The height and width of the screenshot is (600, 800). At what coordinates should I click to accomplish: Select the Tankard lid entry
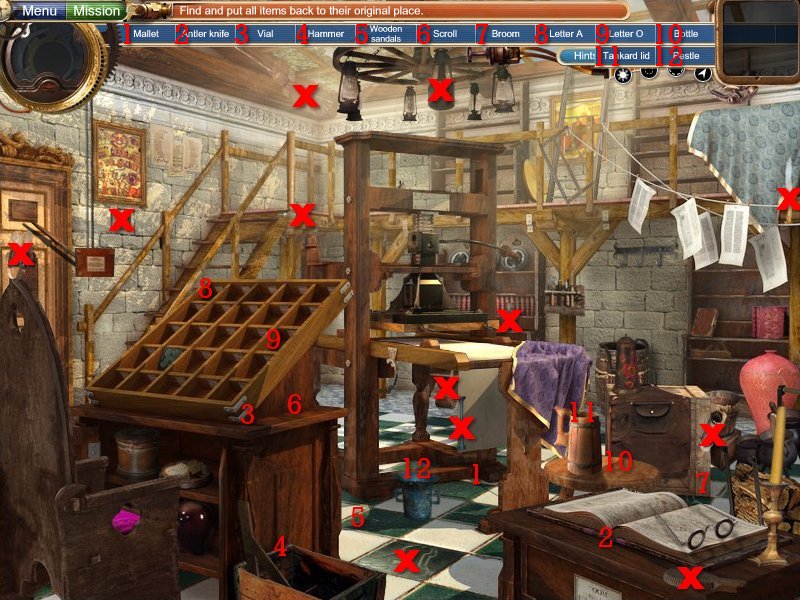click(627, 56)
